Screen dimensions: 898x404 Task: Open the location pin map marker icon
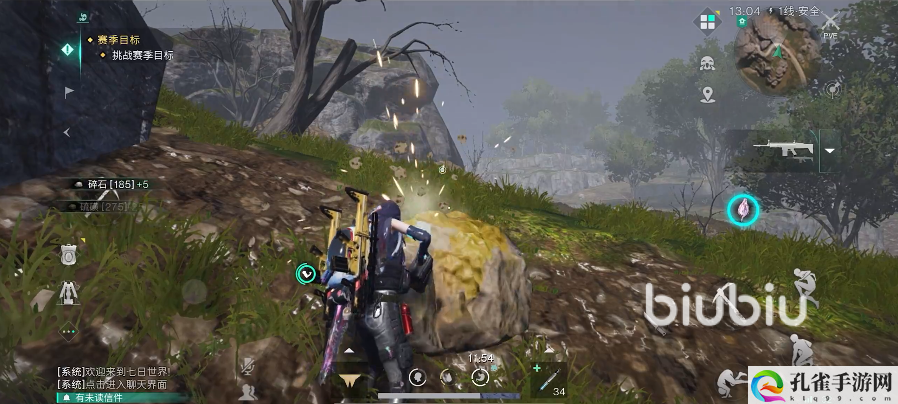pyautogui.click(x=708, y=95)
